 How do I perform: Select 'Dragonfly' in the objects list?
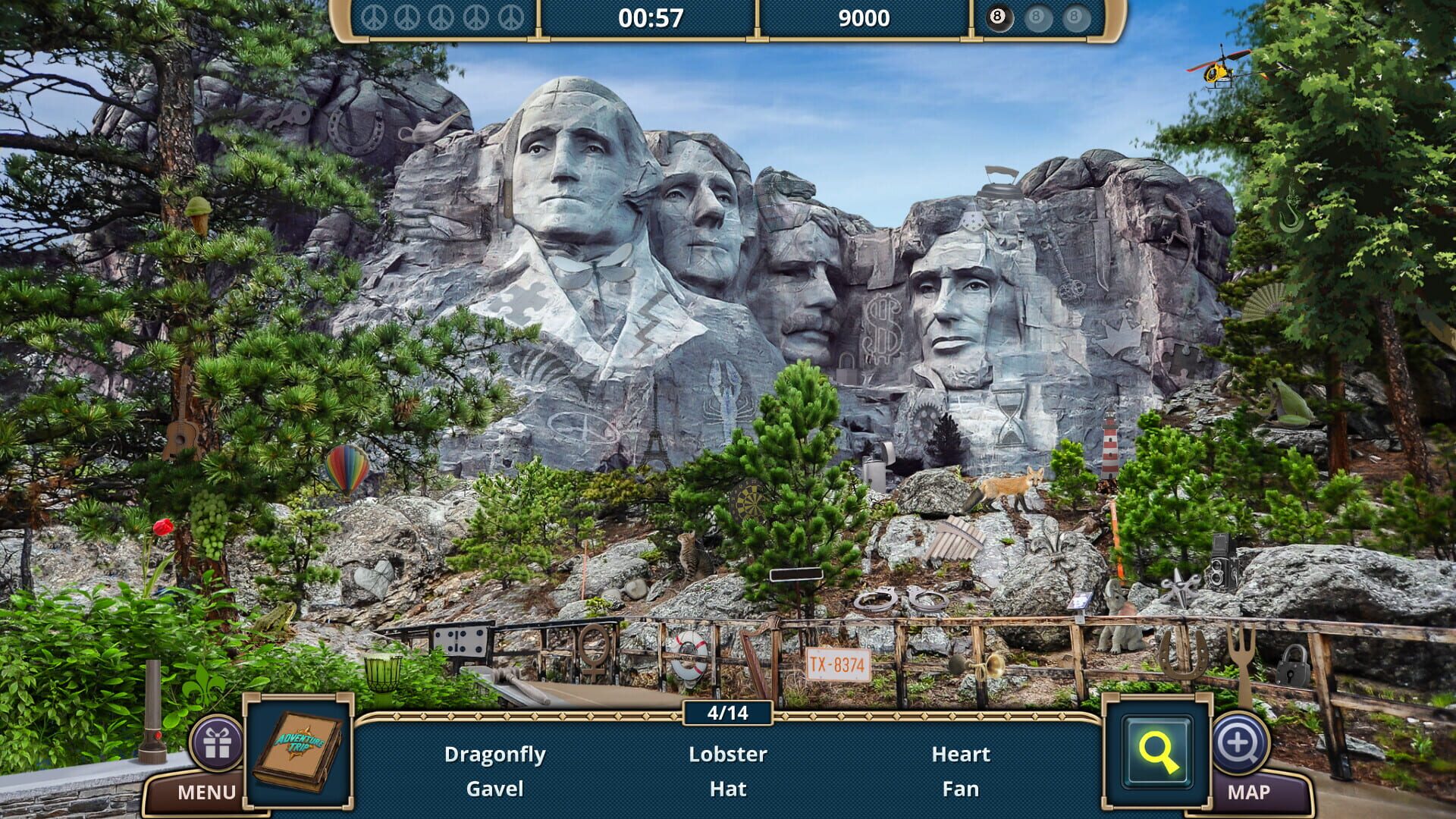497,754
